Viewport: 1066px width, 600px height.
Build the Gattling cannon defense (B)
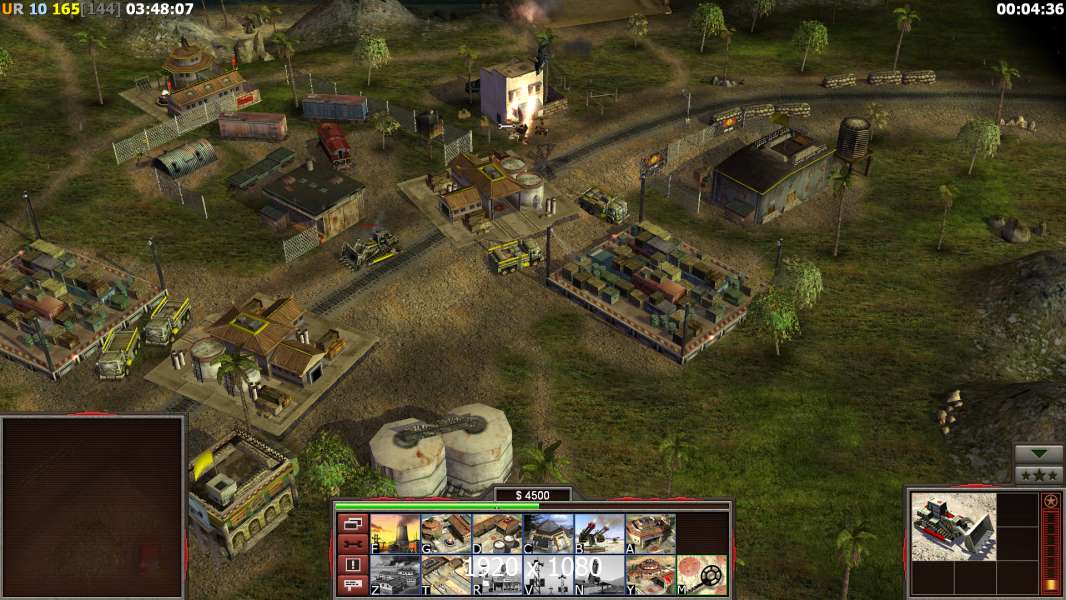point(599,534)
